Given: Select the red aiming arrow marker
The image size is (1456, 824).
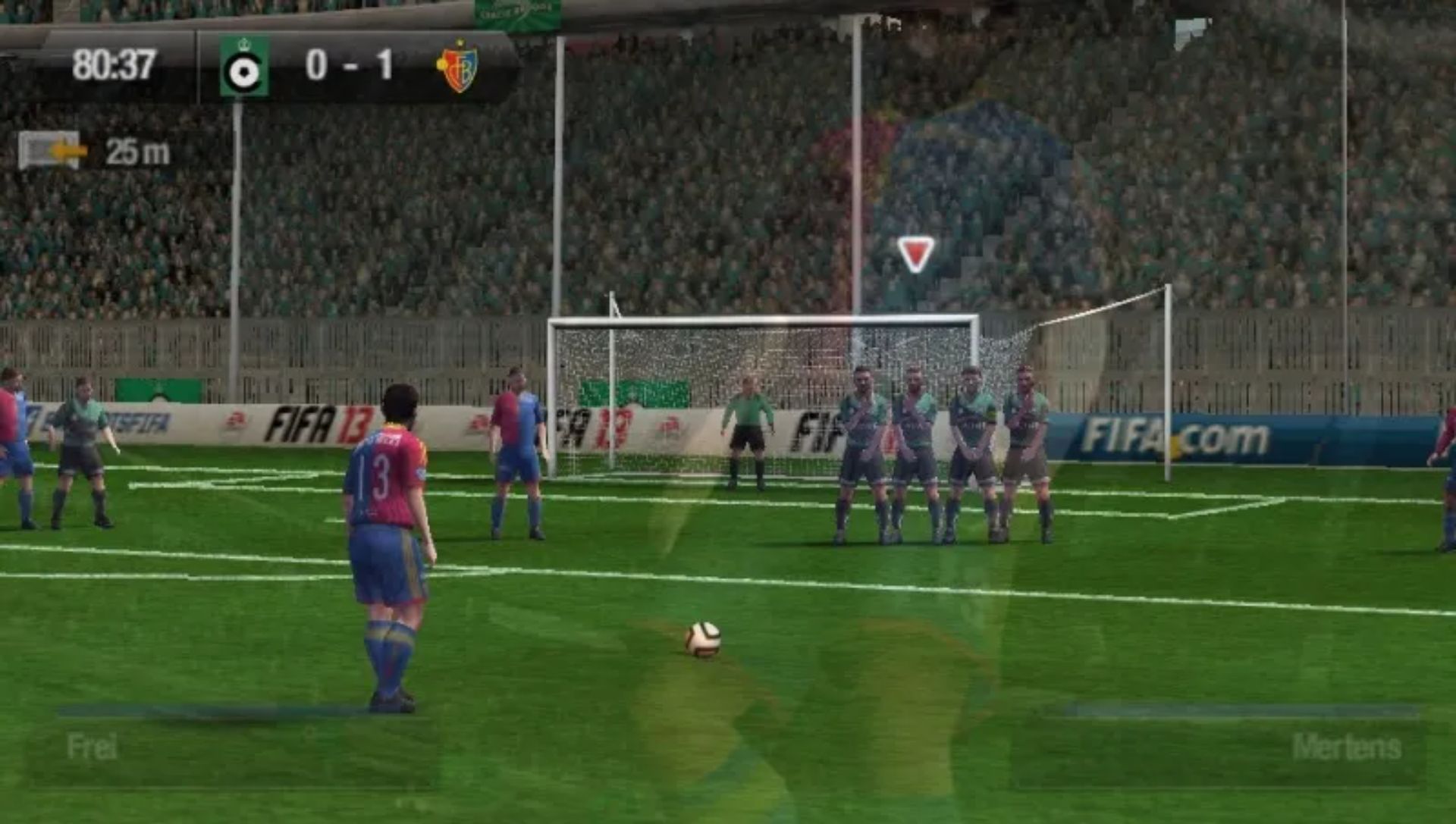Looking at the screenshot, I should point(916,253).
